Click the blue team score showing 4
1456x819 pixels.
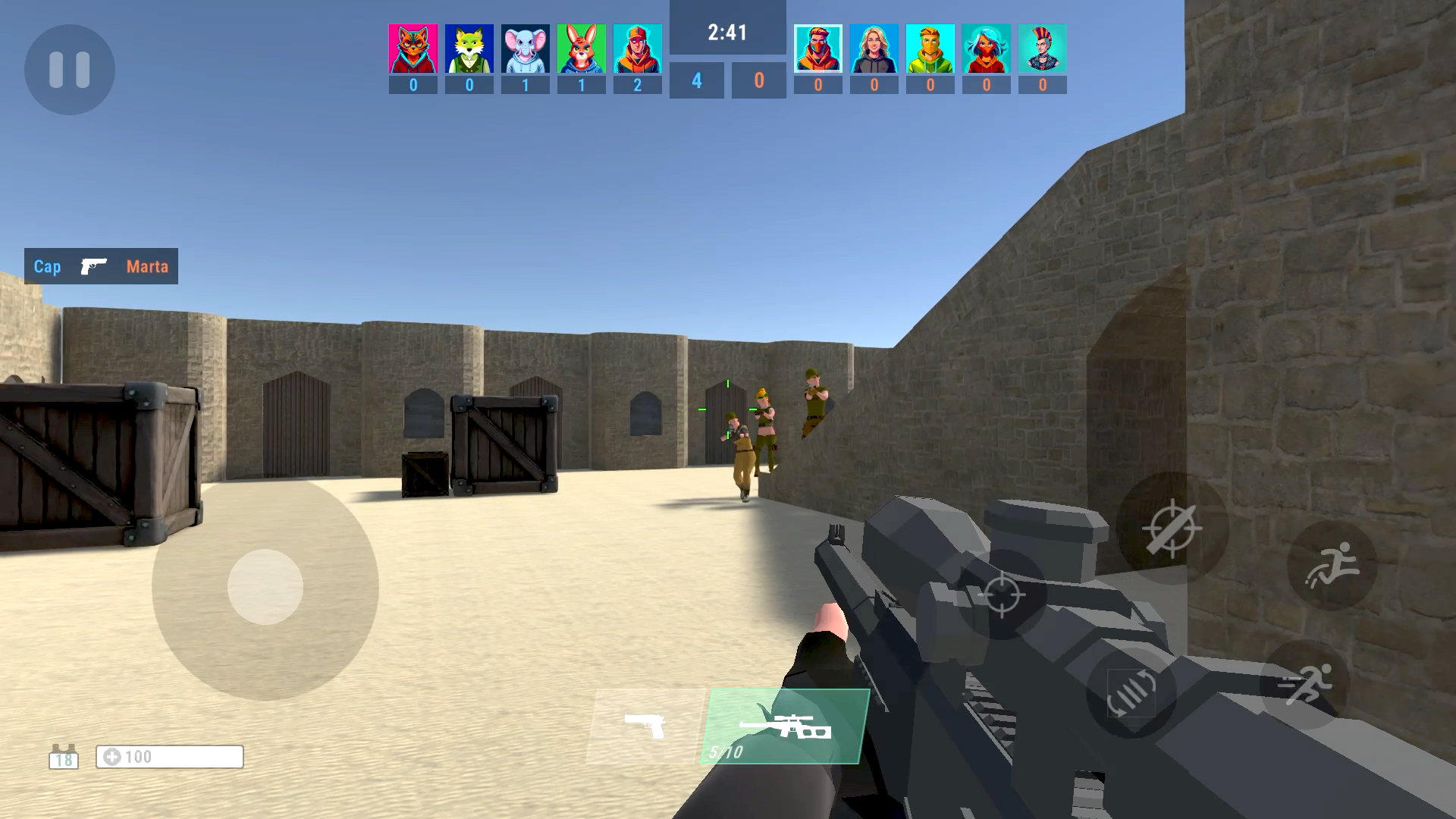696,78
